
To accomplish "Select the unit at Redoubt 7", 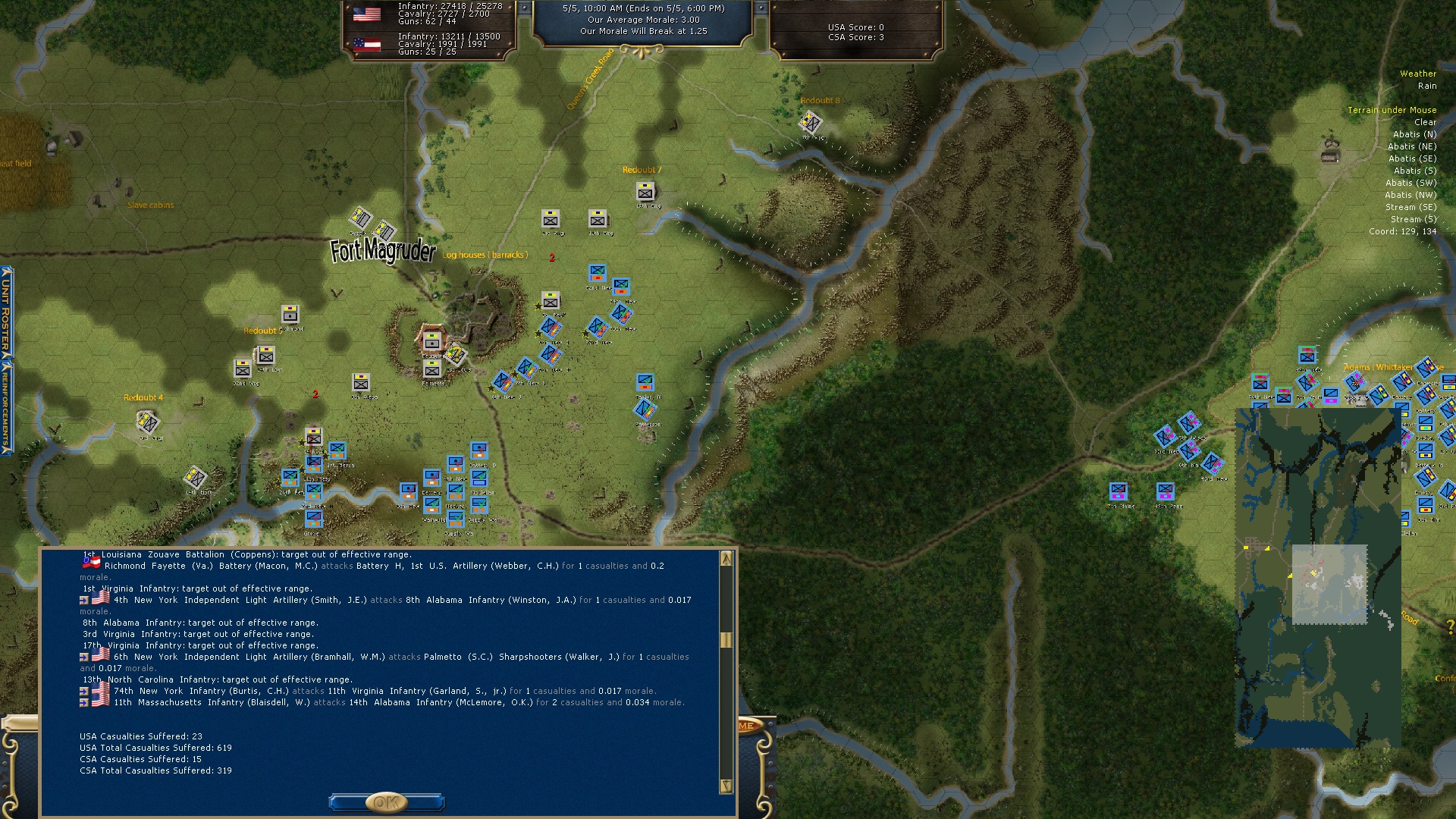I will point(645,191).
